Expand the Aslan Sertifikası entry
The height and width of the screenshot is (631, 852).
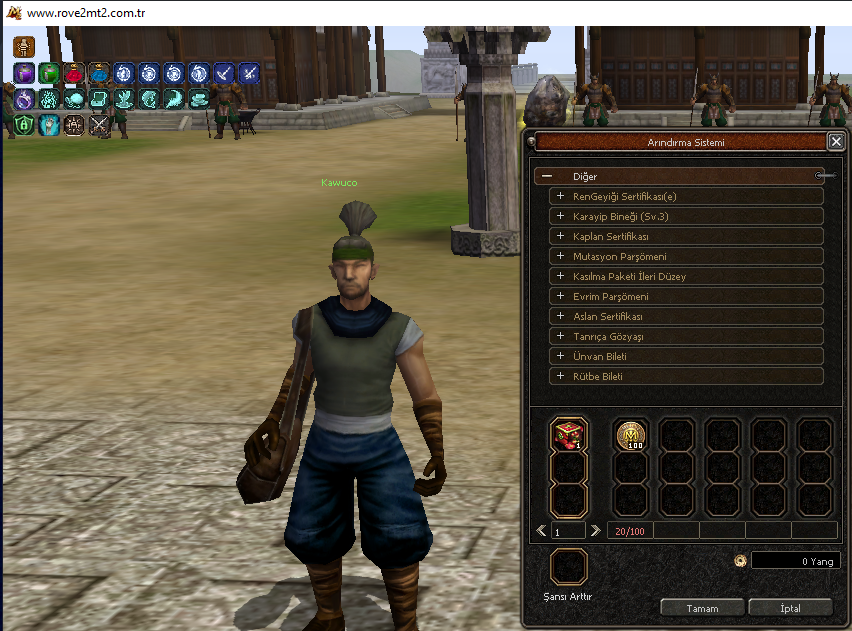tap(560, 316)
